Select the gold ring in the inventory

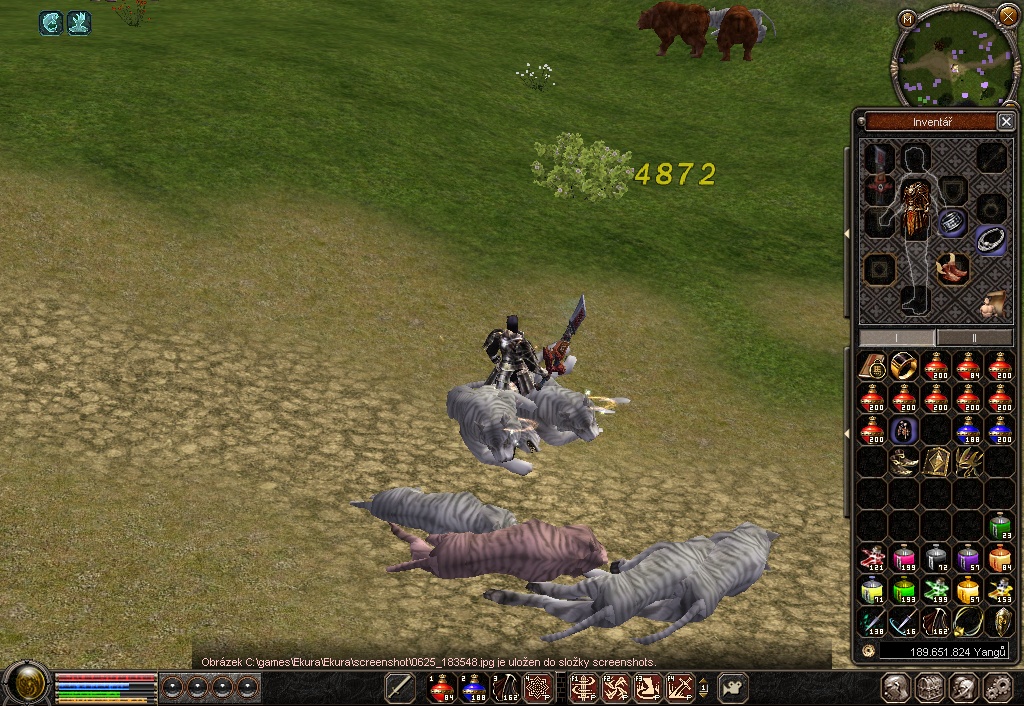point(904,366)
